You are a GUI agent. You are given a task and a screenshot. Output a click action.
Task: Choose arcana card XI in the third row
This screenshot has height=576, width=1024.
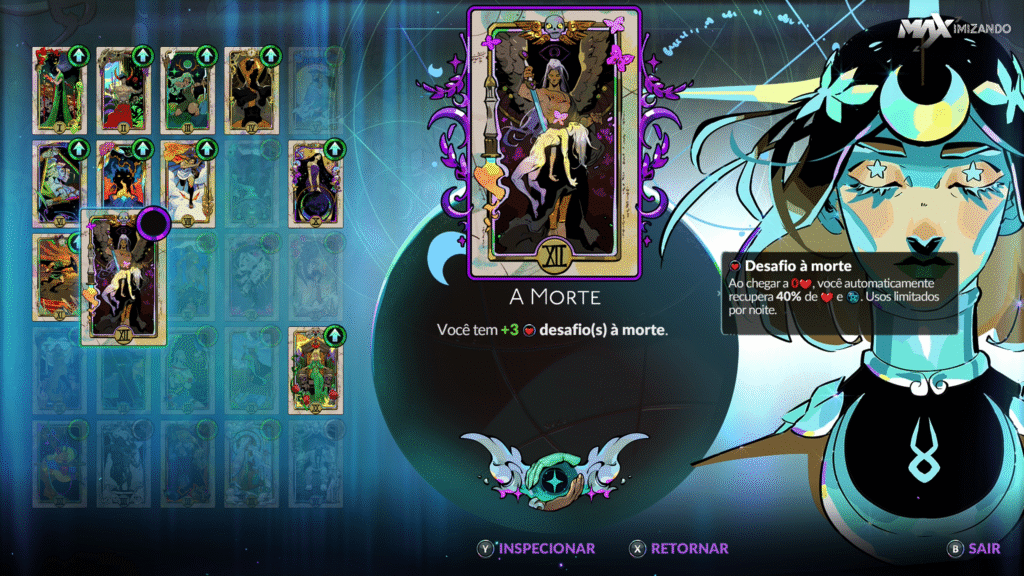(57, 277)
